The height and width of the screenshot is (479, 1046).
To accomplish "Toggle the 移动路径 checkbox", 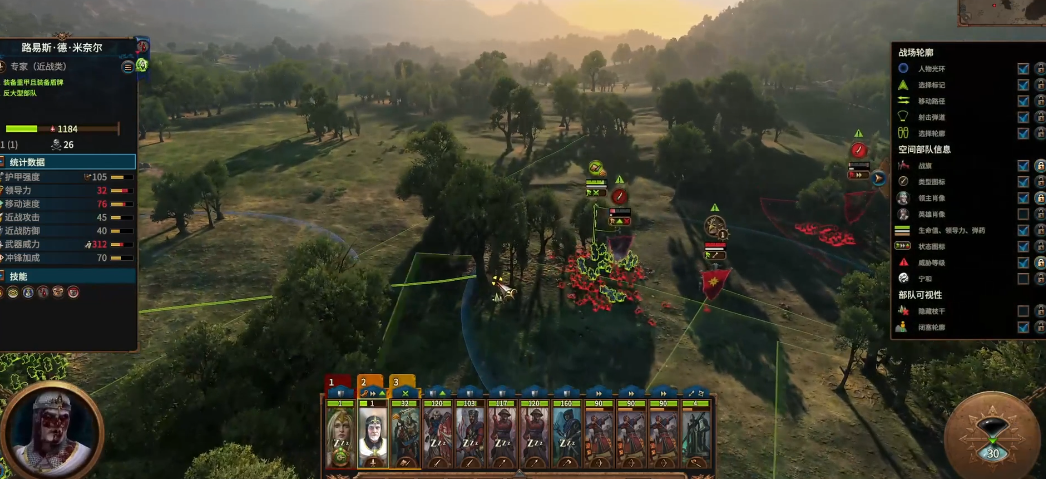I will (1023, 101).
